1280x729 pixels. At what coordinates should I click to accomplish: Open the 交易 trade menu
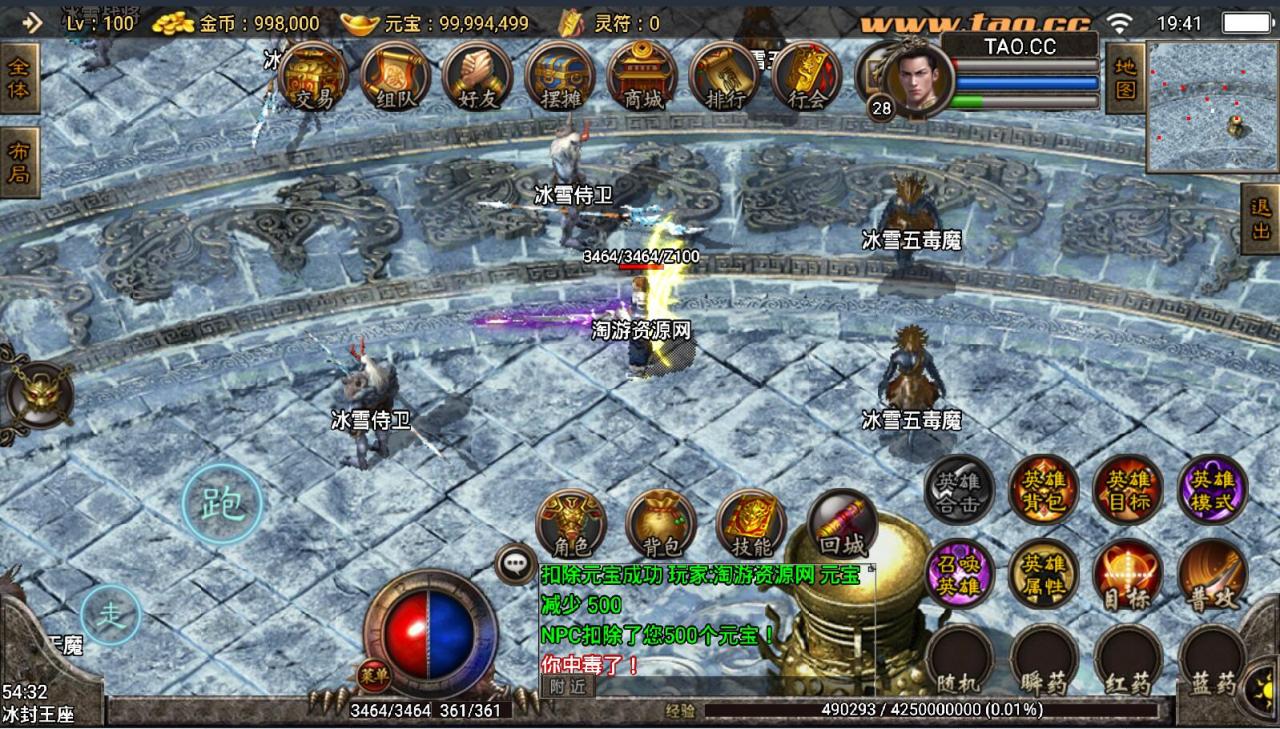[x=313, y=77]
